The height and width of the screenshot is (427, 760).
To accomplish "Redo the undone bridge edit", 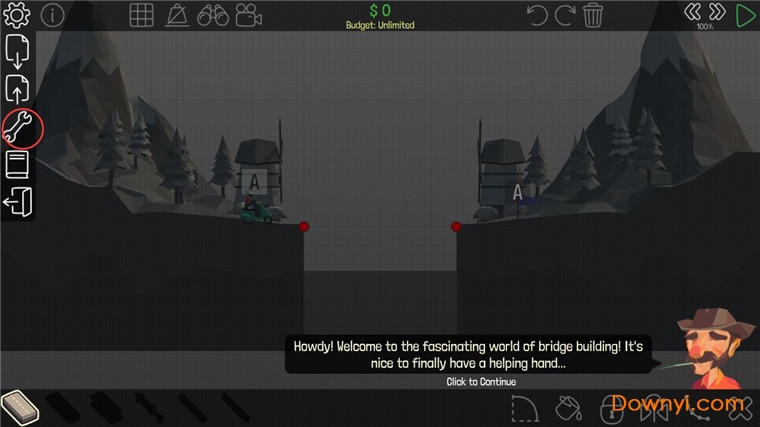I will coord(565,15).
